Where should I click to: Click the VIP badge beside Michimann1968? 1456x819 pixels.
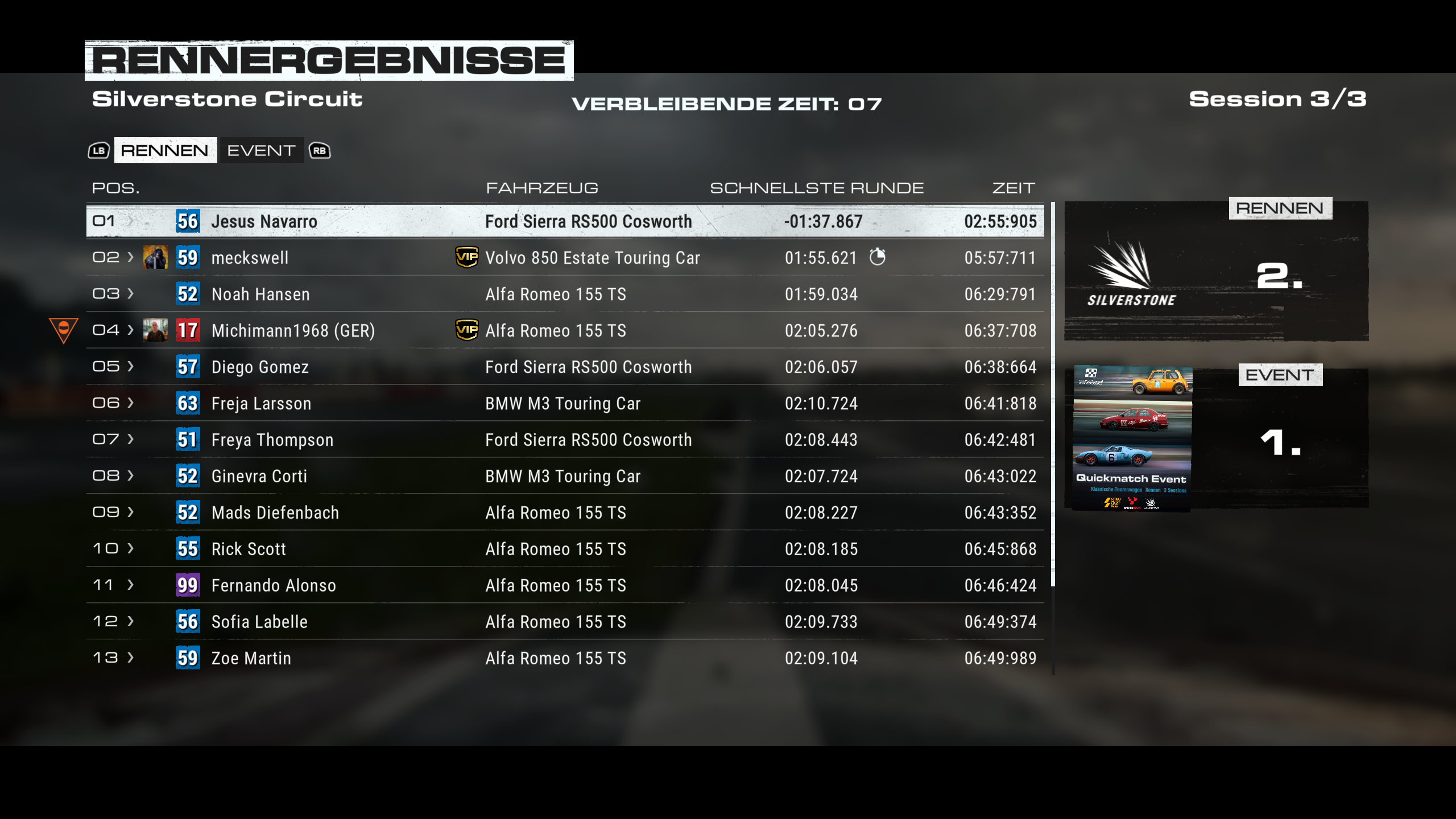[x=468, y=330]
